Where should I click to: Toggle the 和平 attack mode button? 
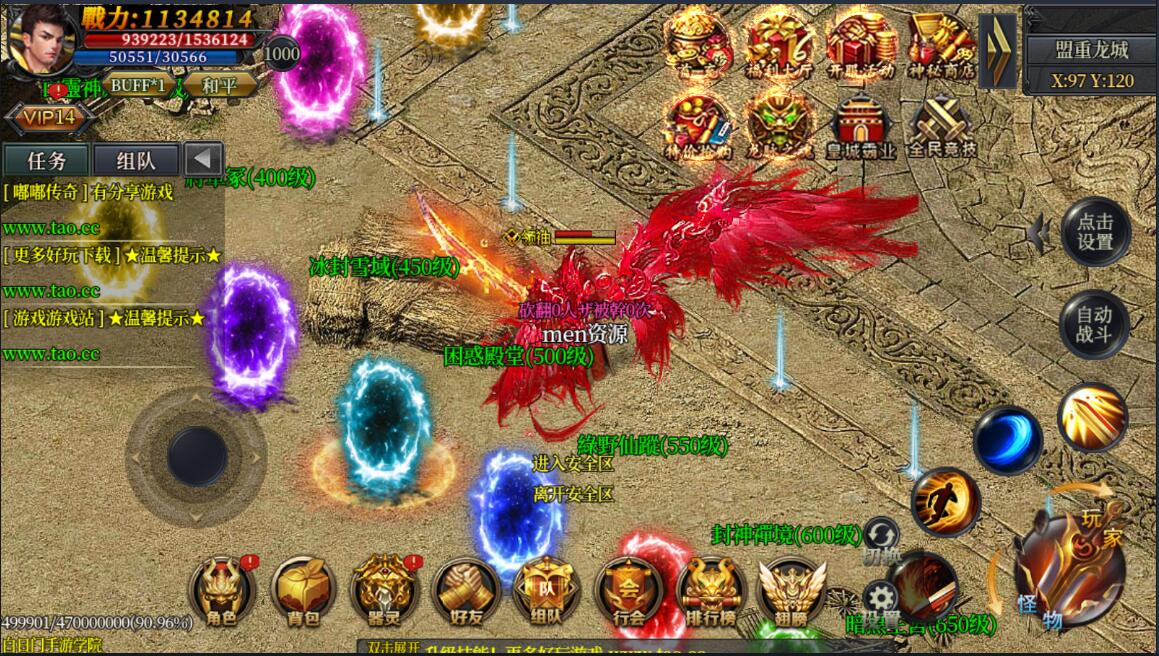click(219, 85)
